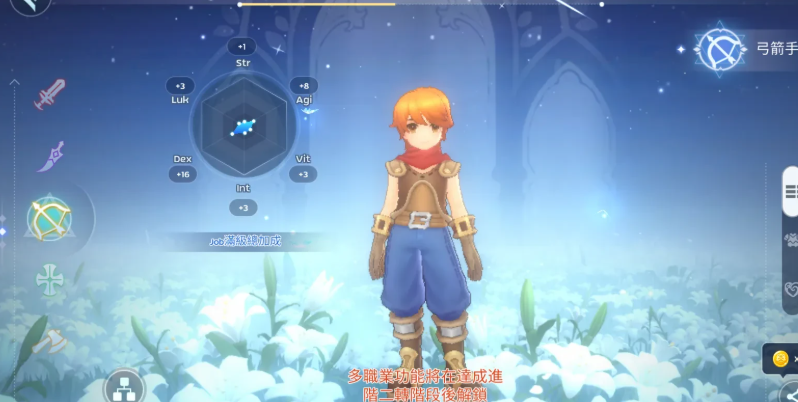The width and height of the screenshot is (798, 402).
Task: Choose the cross acolyte class icon
Action: (x=50, y=280)
